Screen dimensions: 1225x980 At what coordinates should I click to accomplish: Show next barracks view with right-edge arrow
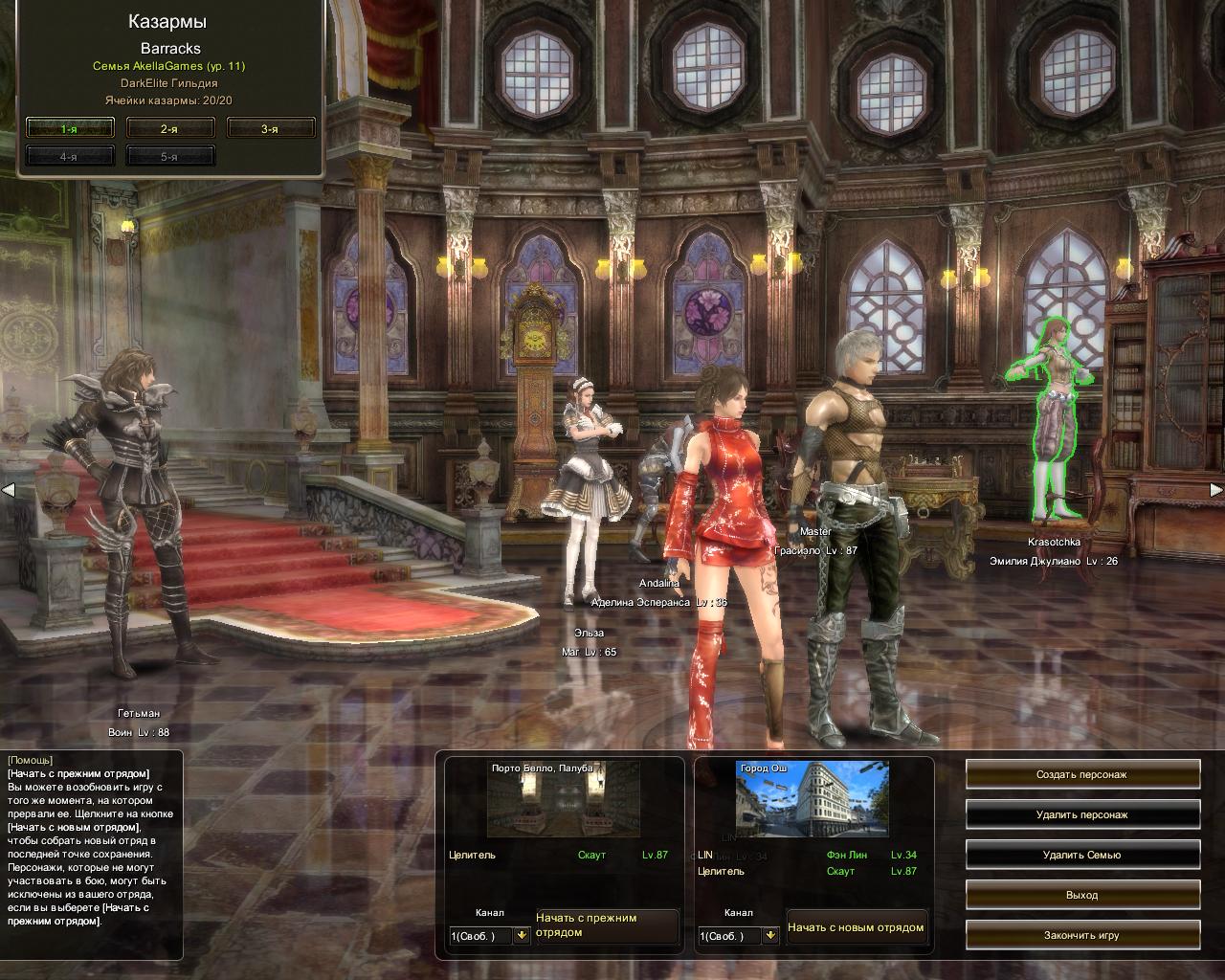coord(1216,489)
